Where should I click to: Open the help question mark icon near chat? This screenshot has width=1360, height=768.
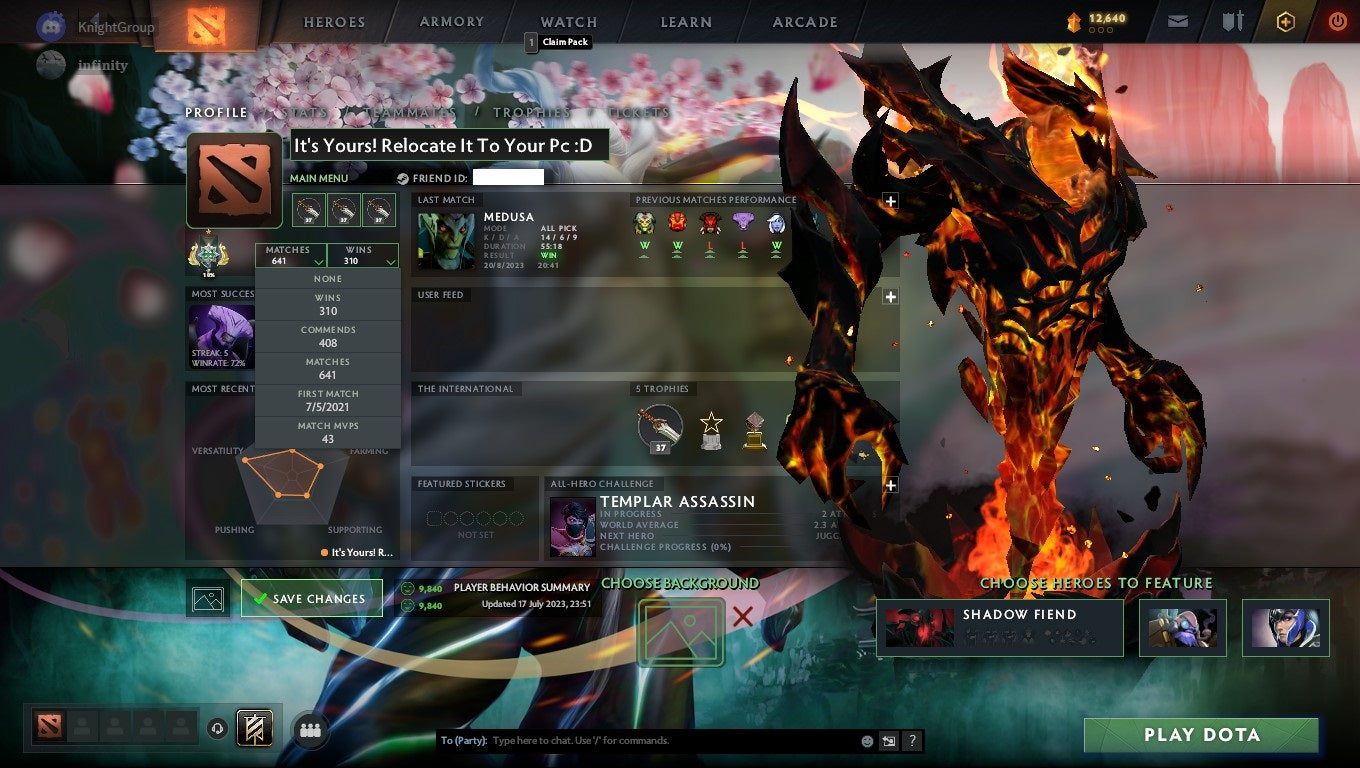pos(911,740)
